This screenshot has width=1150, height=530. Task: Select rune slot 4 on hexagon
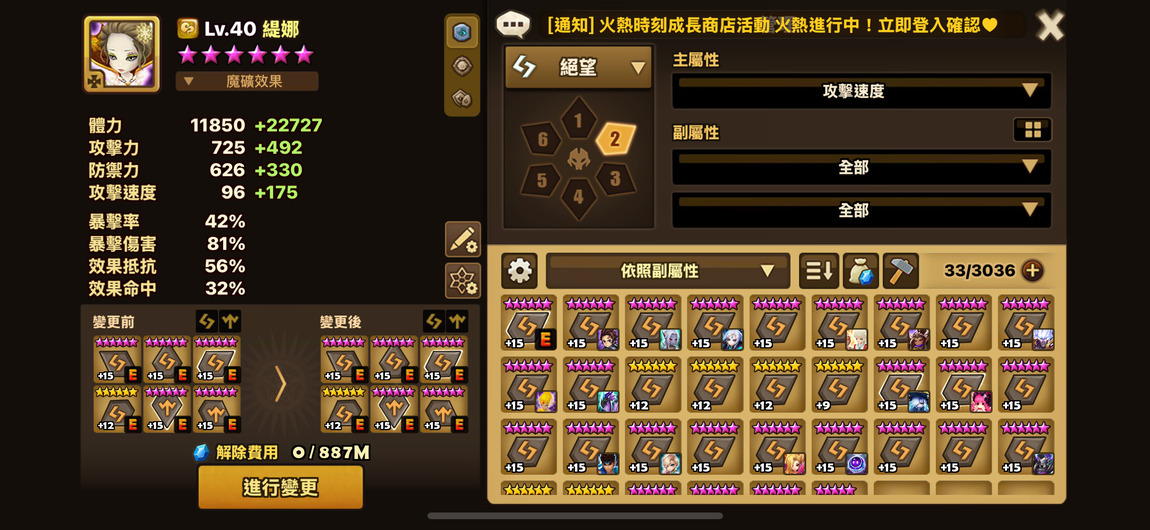[578, 197]
